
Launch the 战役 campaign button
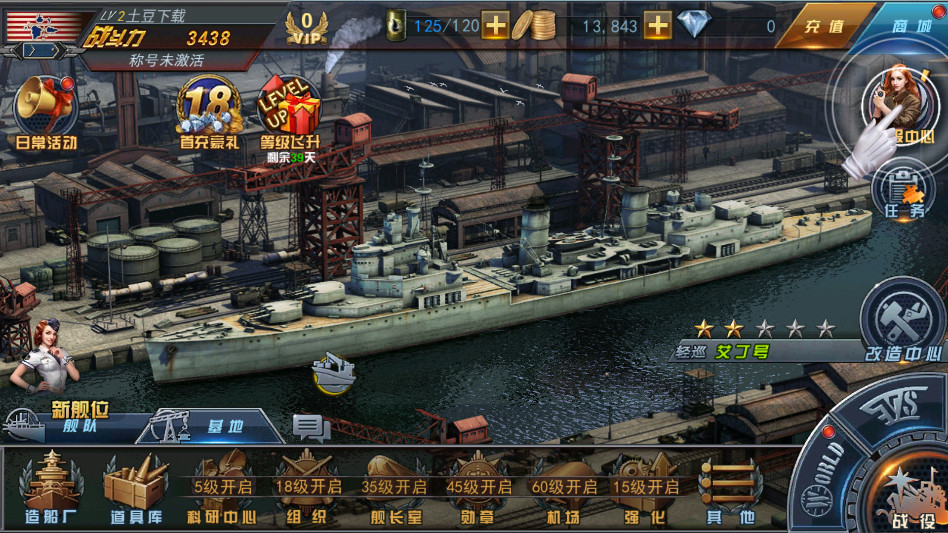coord(908,490)
